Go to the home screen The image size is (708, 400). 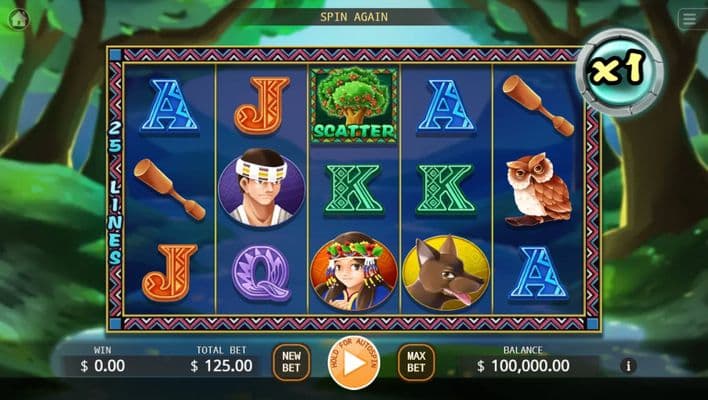pos(18,18)
